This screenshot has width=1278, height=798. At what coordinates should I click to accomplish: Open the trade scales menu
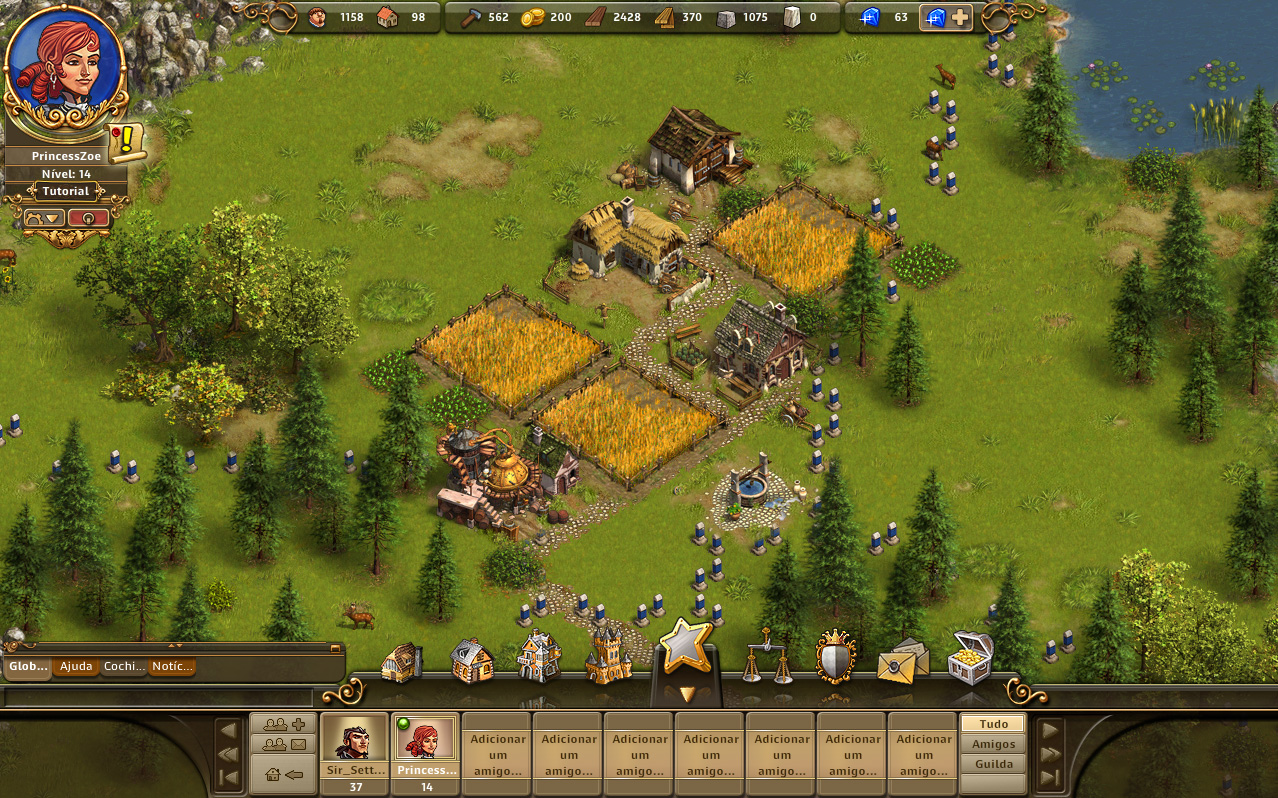[767, 658]
